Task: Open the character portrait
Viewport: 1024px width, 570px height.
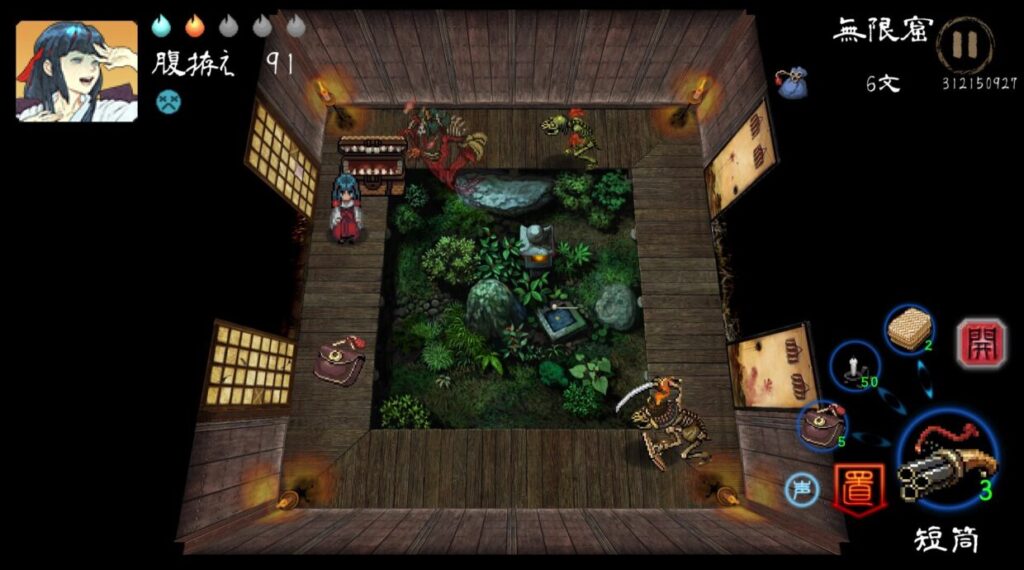Action: (x=76, y=72)
